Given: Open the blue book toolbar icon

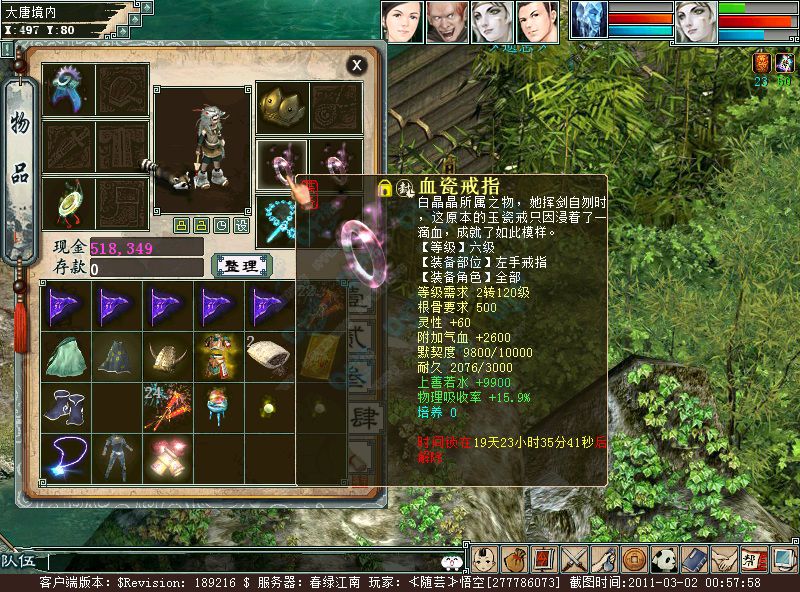Looking at the screenshot, I should (x=695, y=560).
